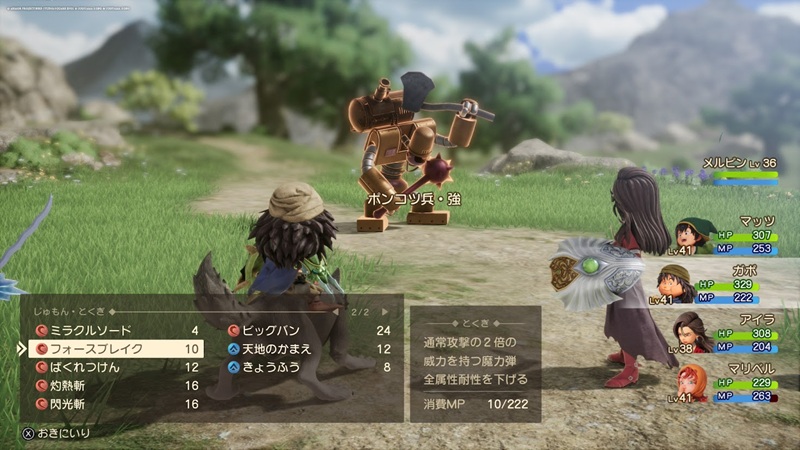Viewport: 800px width, 450px height.
Task: Use the ばくれつけん skill
Action: [86, 367]
